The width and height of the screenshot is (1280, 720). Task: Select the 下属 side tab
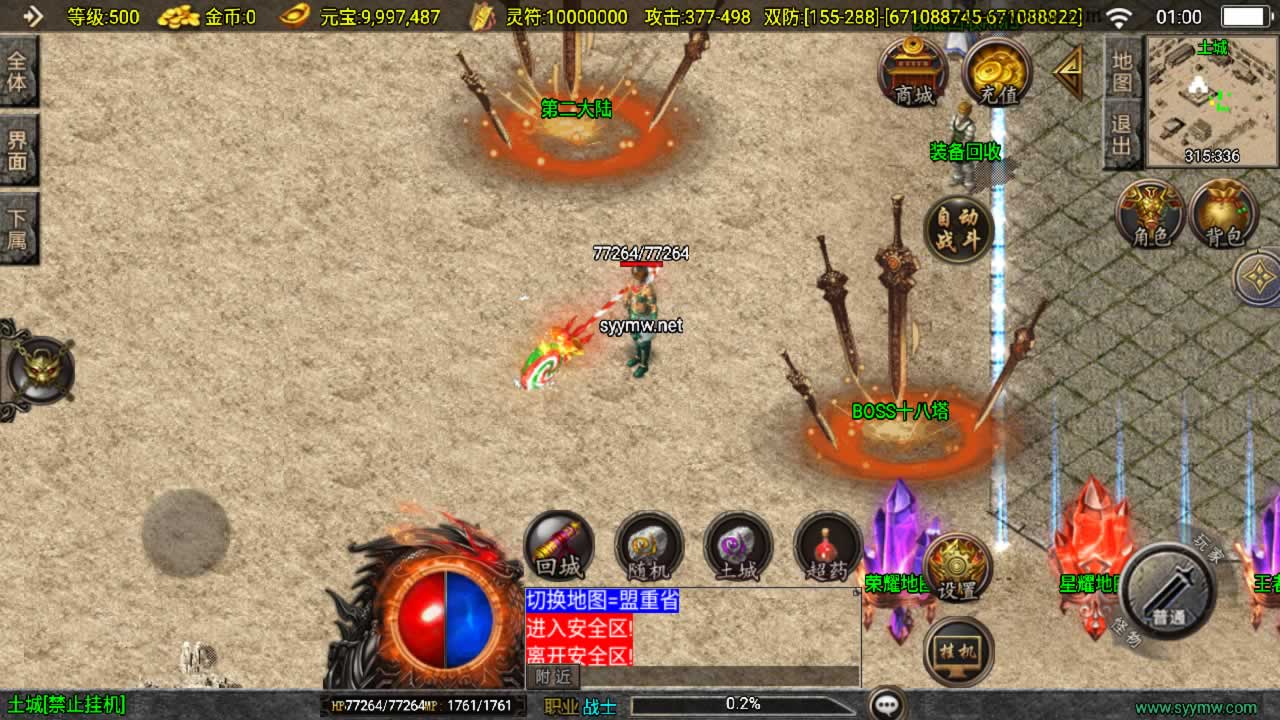pyautogui.click(x=18, y=229)
